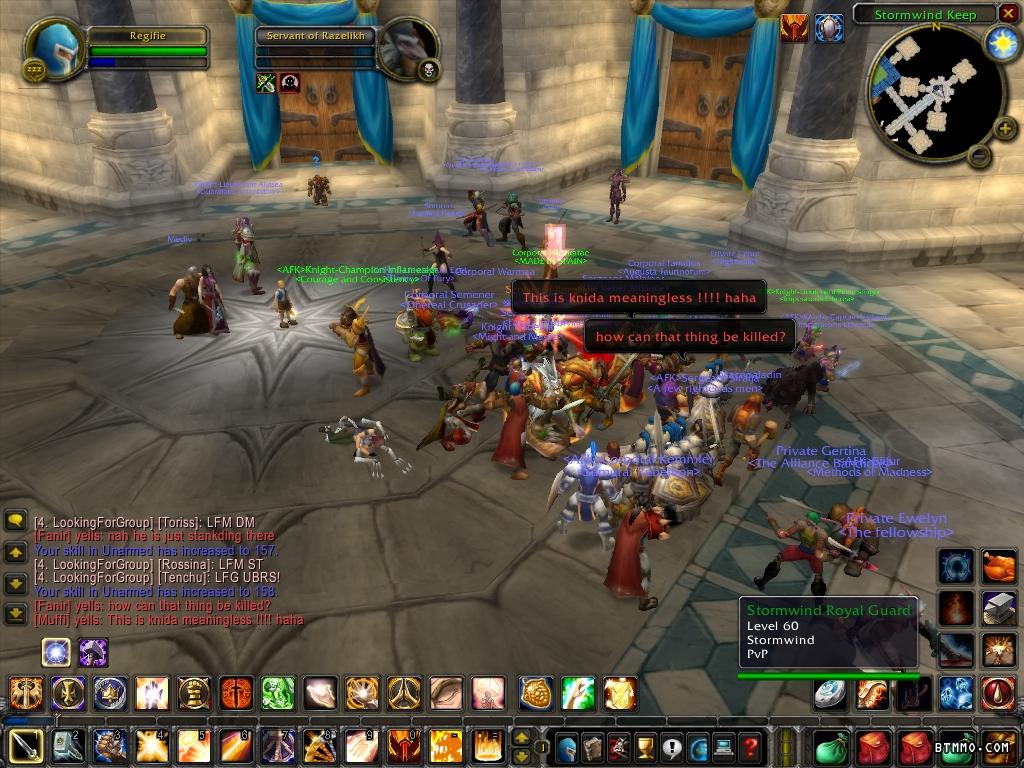Use the roast chicken food item
This screenshot has height=768, width=1024.
click(x=997, y=566)
